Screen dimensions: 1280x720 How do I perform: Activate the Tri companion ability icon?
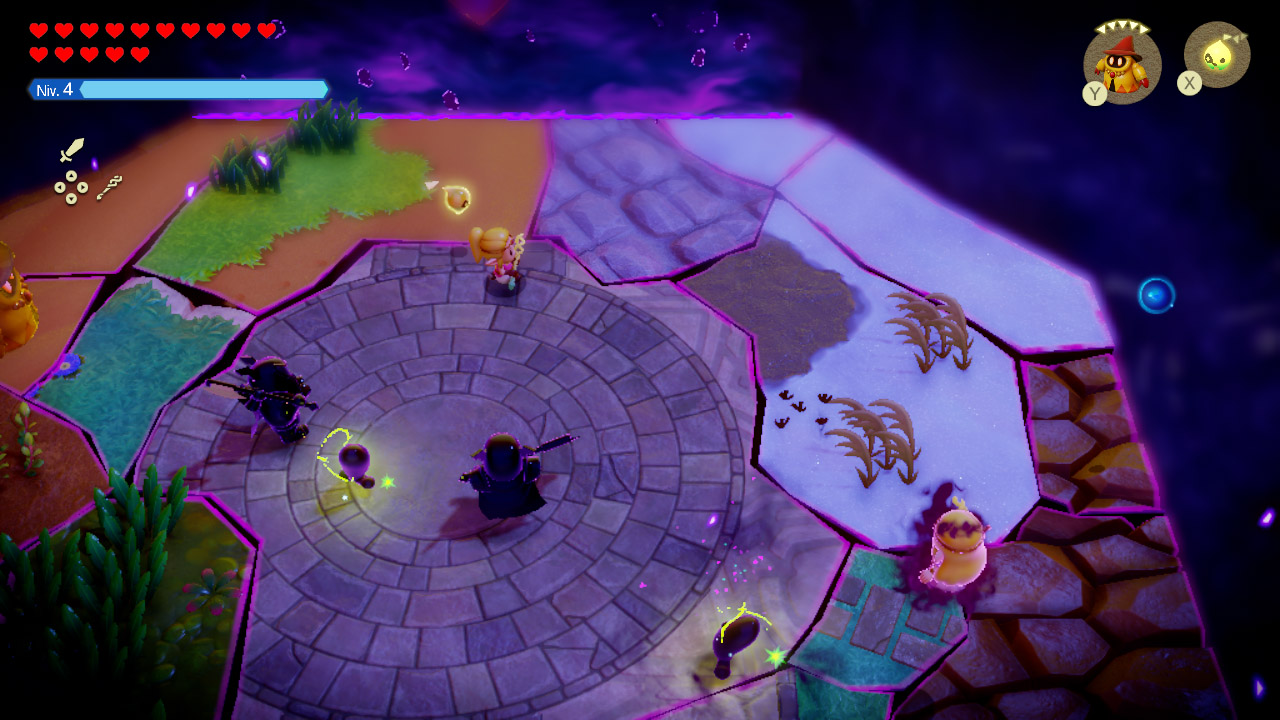tap(1218, 55)
